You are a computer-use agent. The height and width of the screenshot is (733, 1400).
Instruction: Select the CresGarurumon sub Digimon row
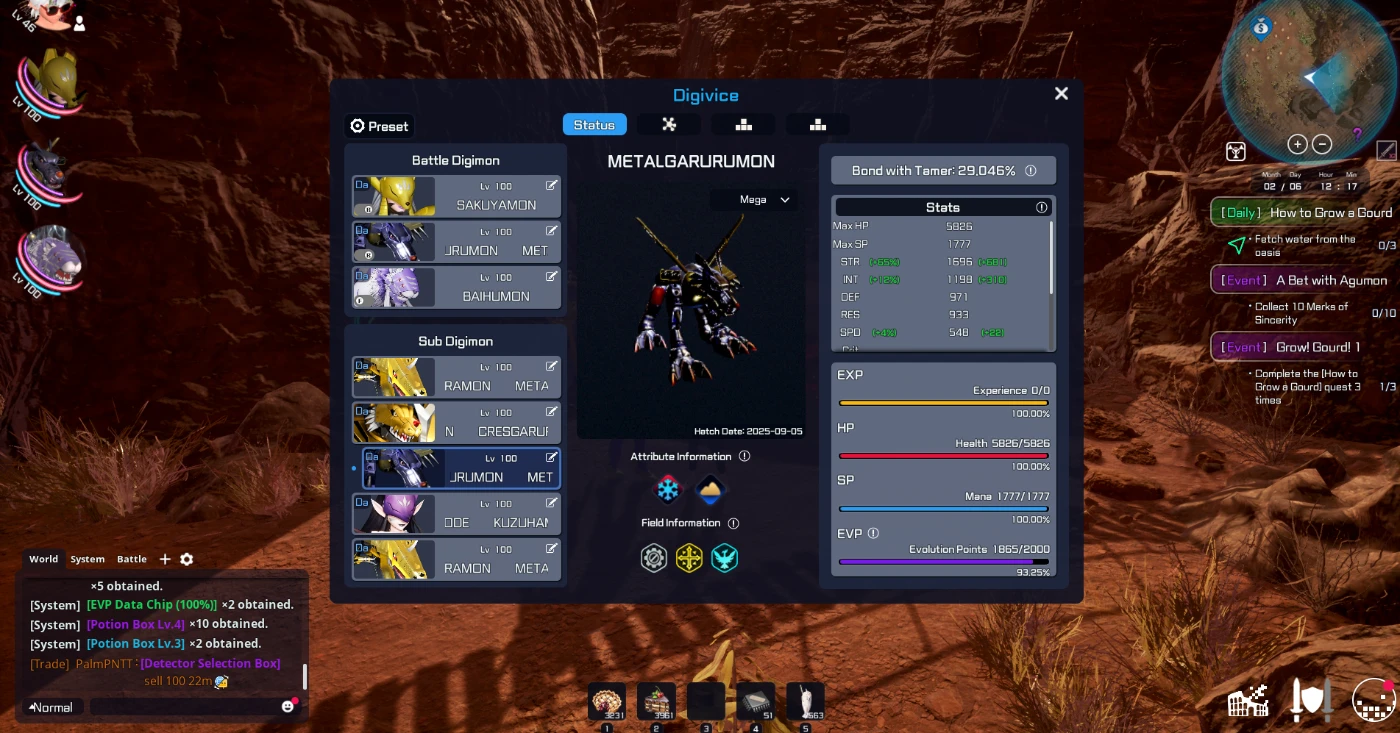click(456, 423)
